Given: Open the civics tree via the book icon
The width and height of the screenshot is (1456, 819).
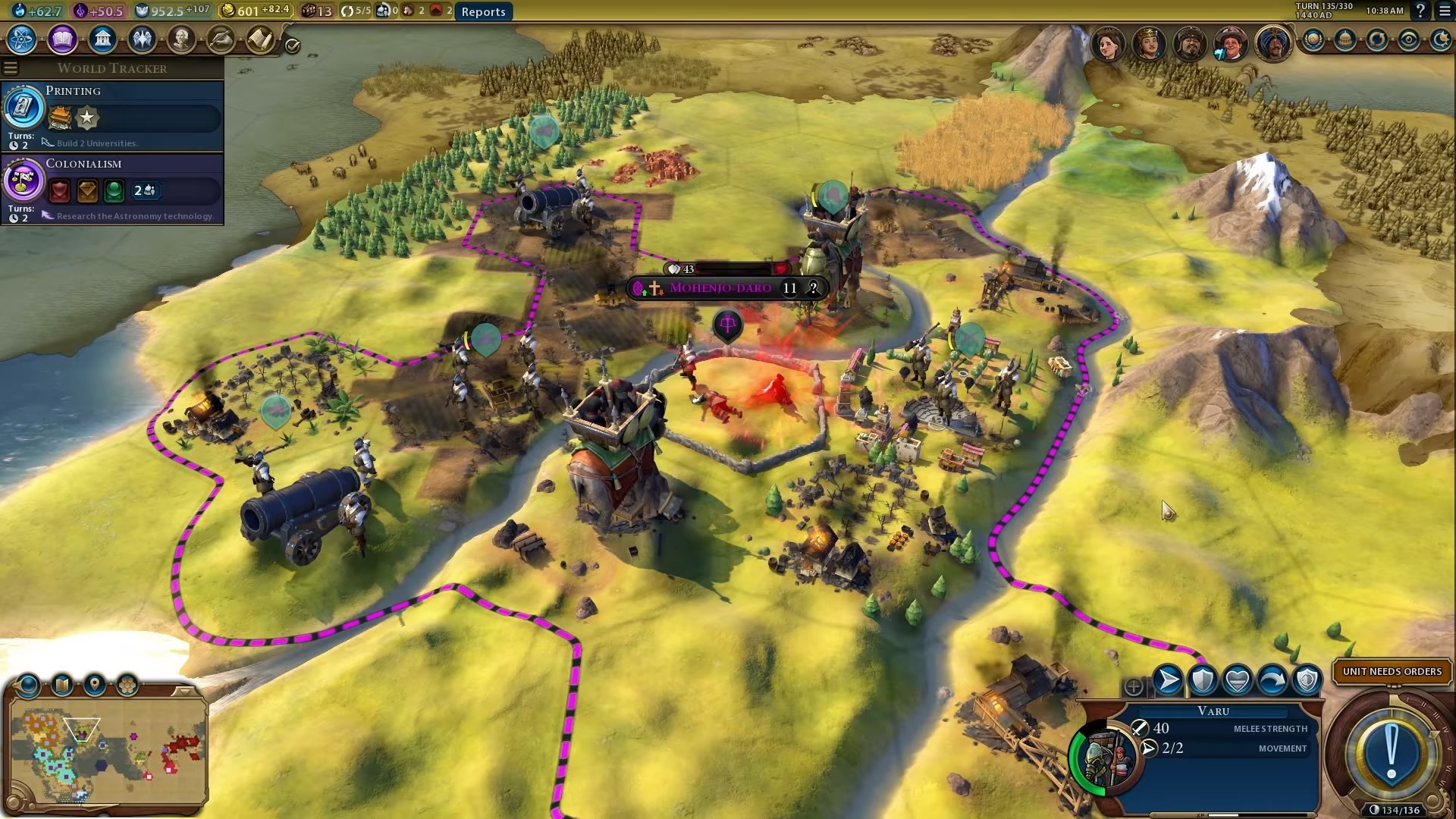Looking at the screenshot, I should [62, 39].
